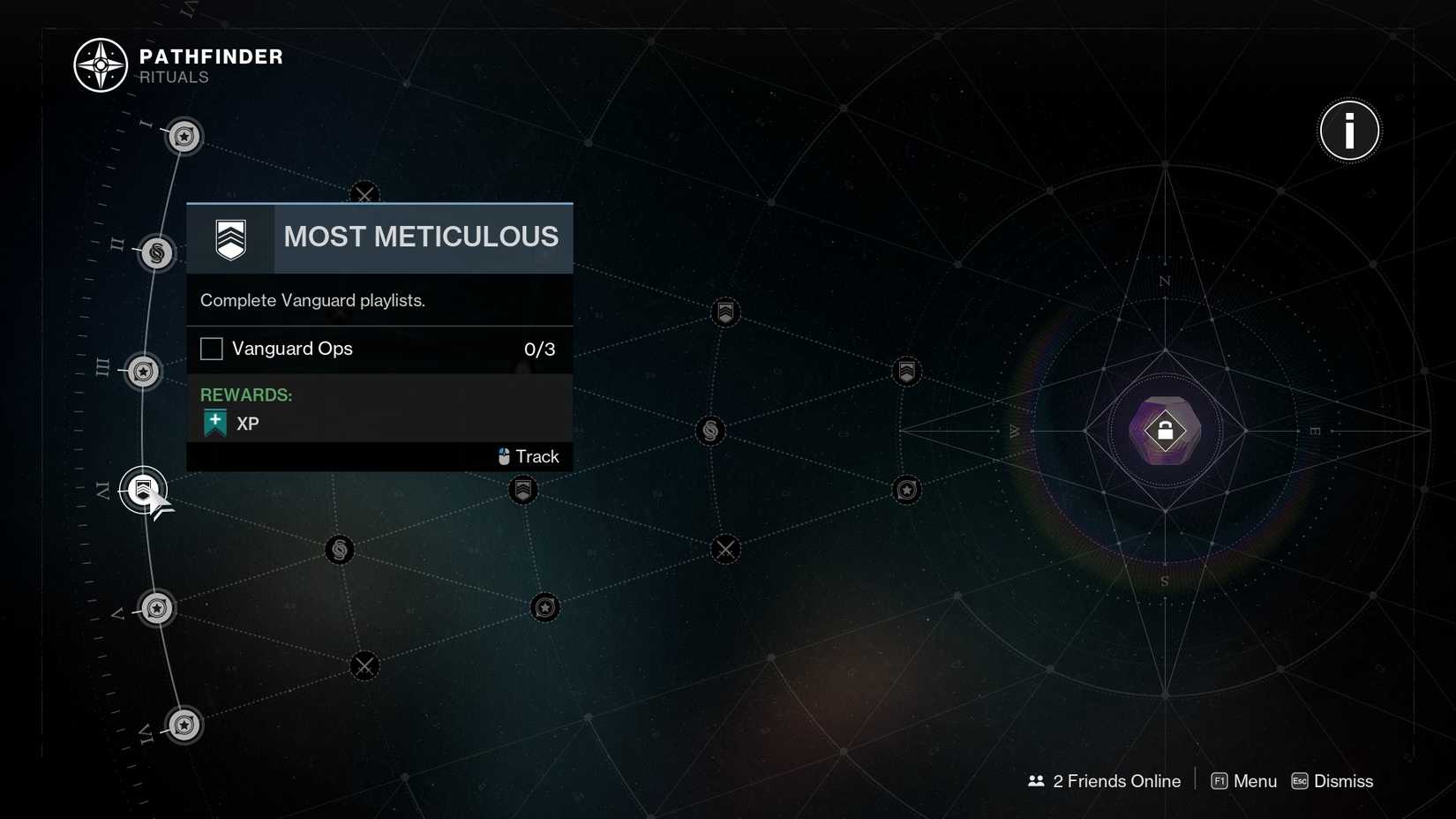Show the 2 Friends Online roster

(x=1105, y=781)
